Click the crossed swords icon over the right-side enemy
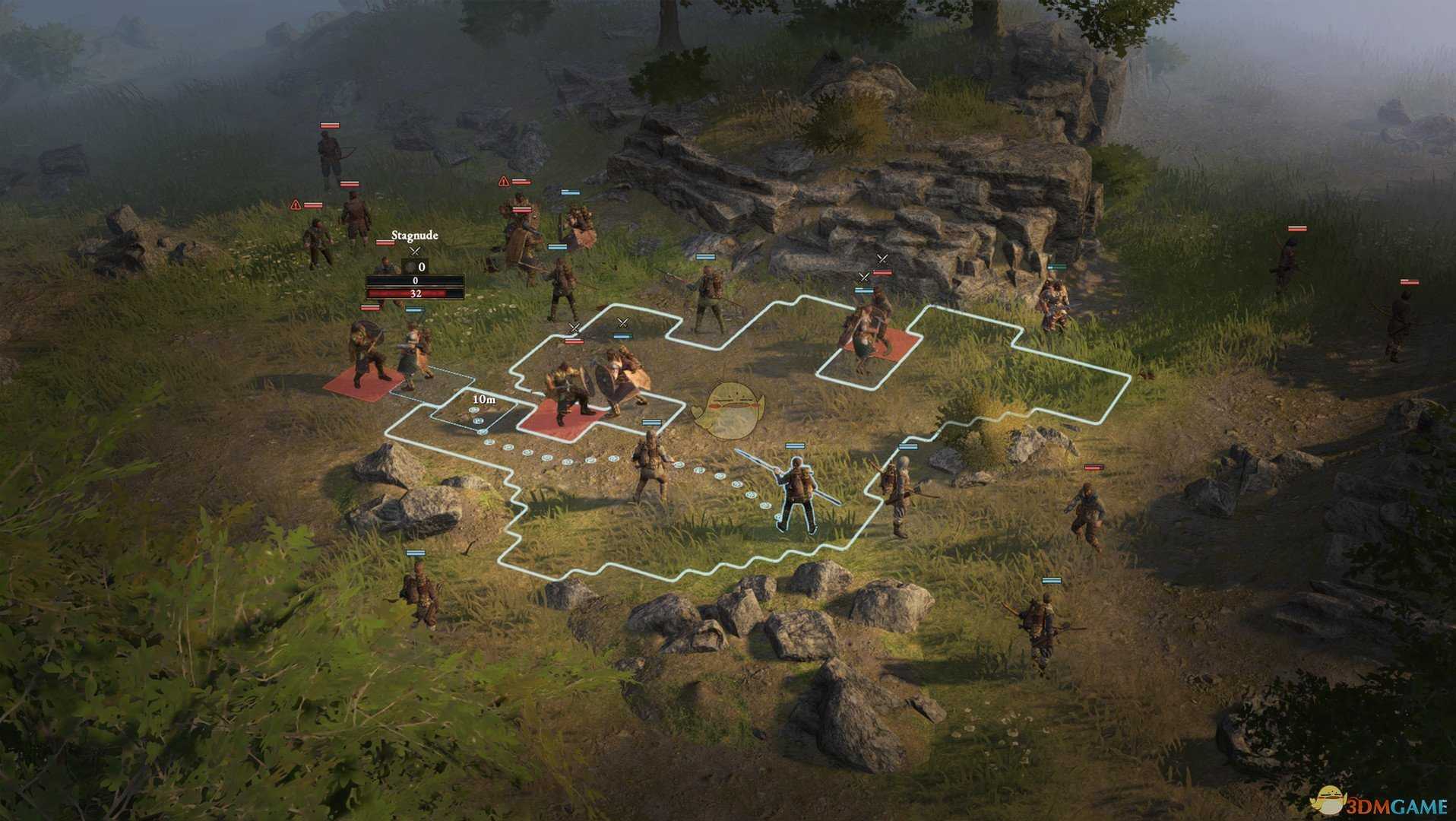Screen dimensions: 1456x821 [x=882, y=258]
